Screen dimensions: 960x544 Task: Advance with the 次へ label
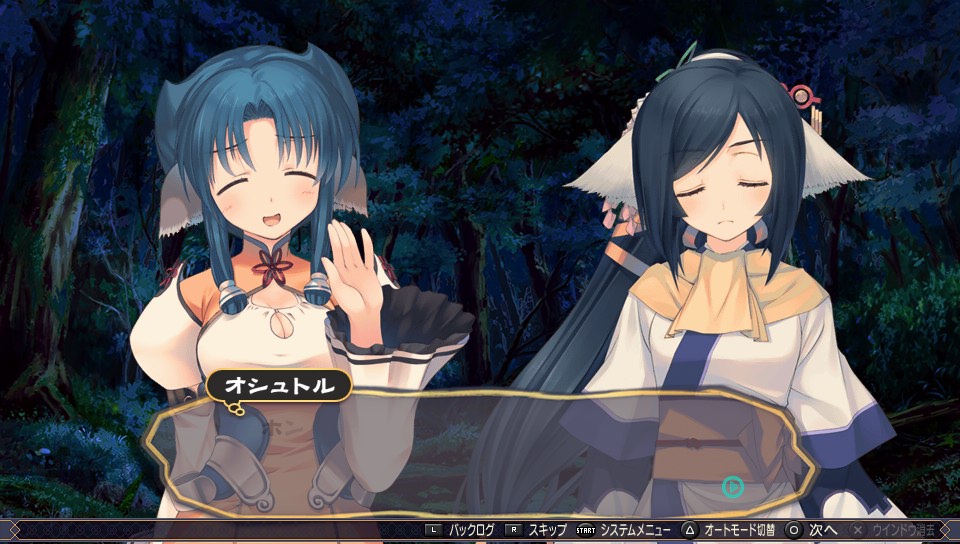pyautogui.click(x=822, y=529)
